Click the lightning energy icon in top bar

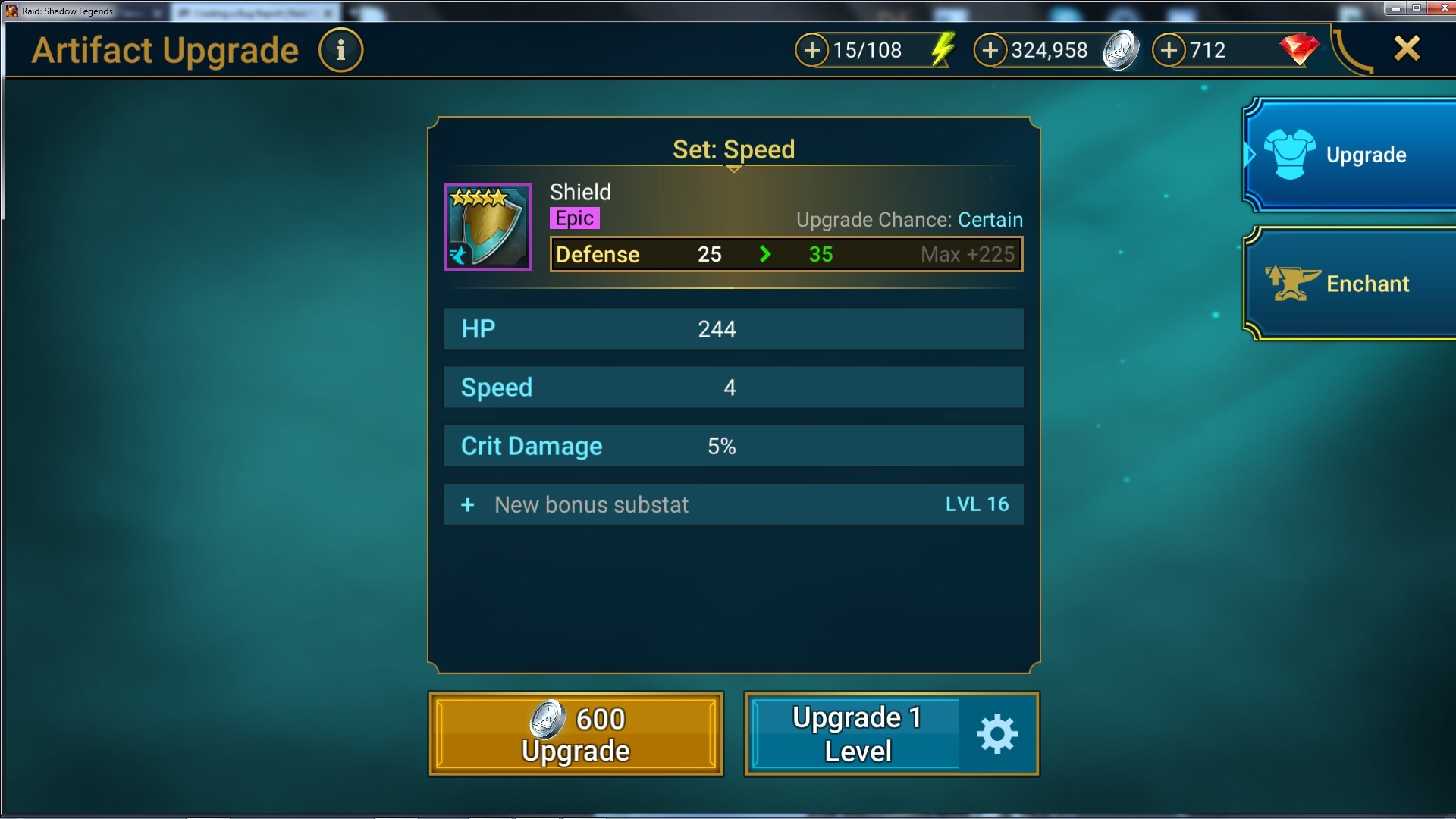coord(943,50)
